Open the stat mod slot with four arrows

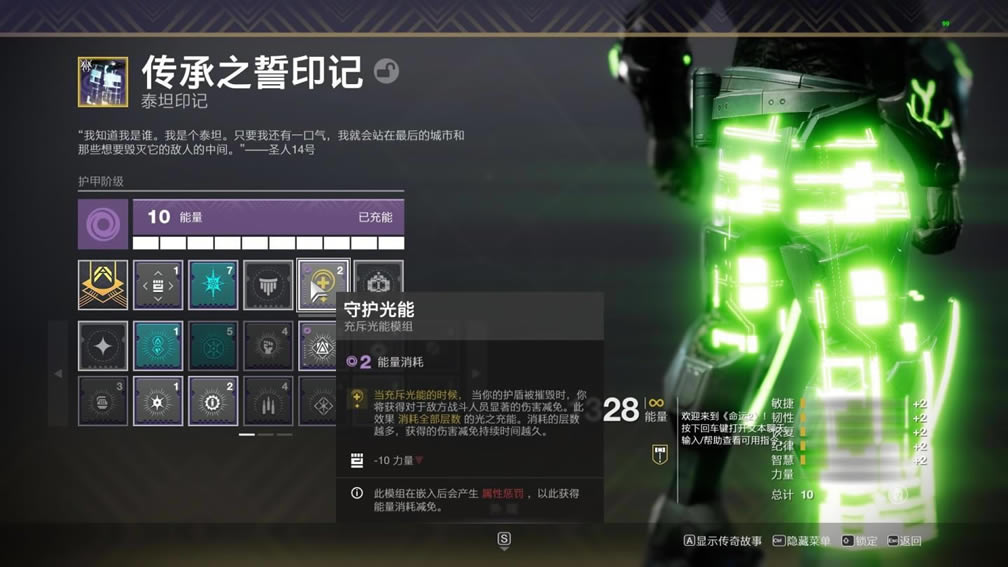click(x=158, y=285)
